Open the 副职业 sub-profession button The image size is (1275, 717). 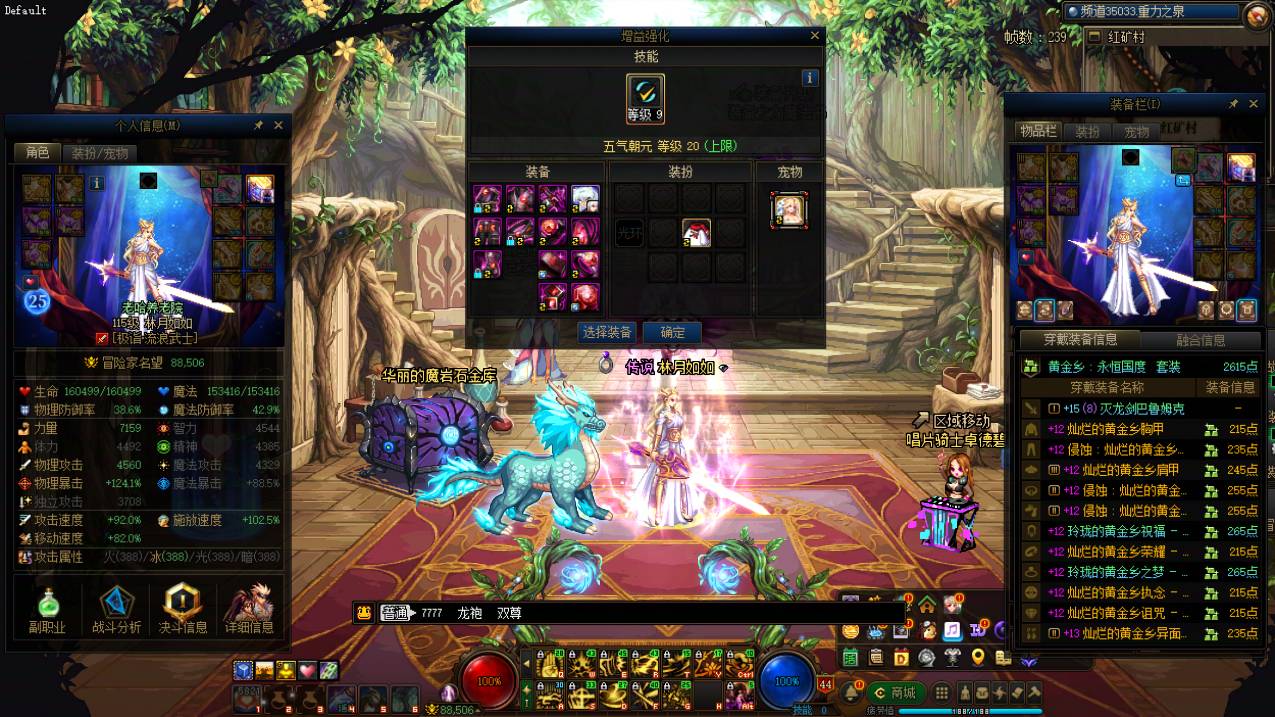tap(47, 609)
